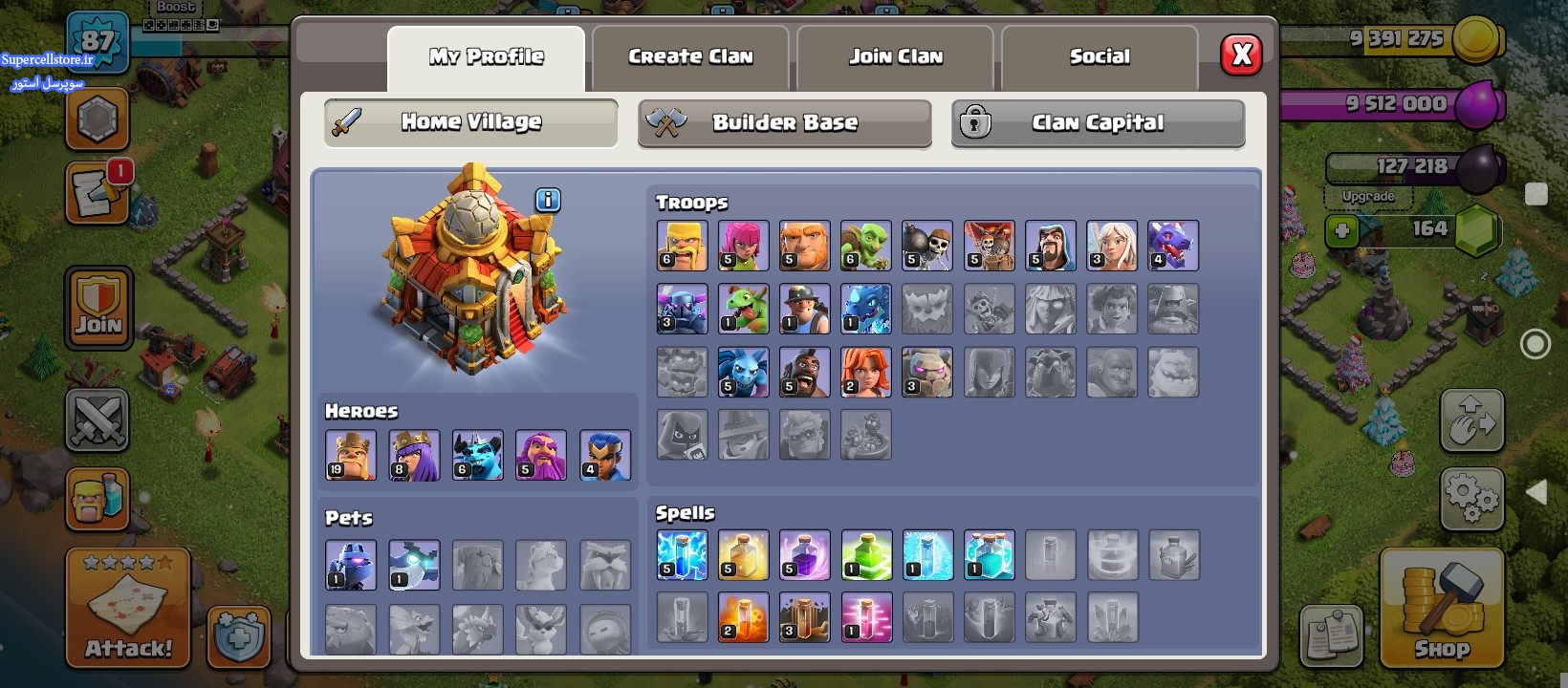Close the profile window

pos(1241,55)
